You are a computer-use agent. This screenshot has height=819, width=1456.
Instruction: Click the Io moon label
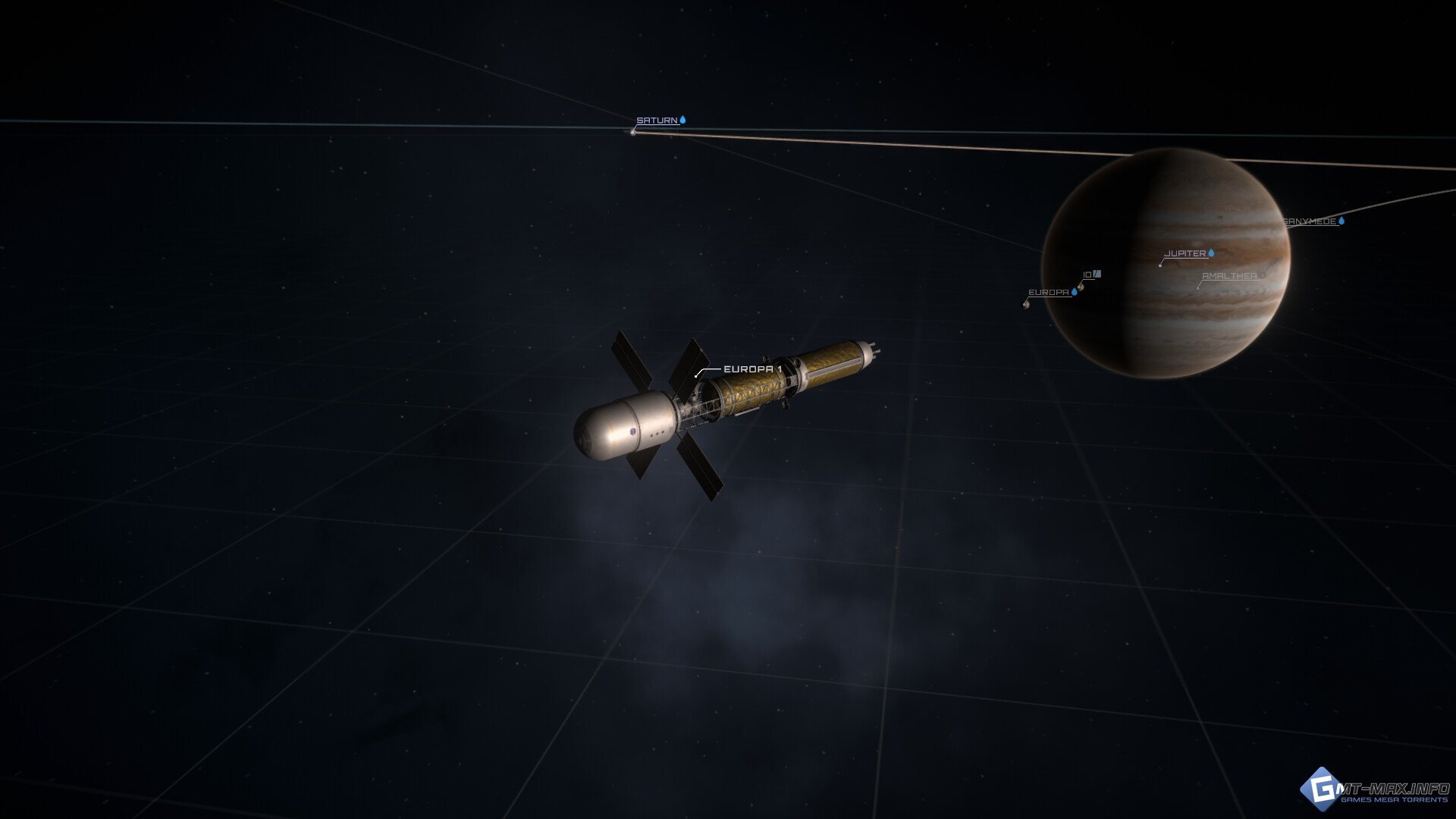pyautogui.click(x=1088, y=275)
